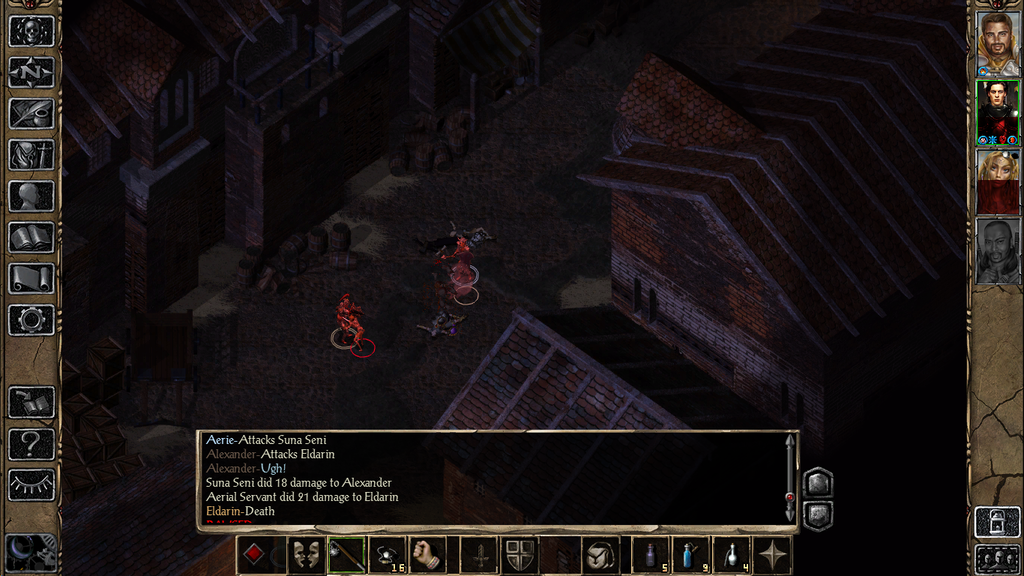Open the options gear button
The image size is (1024, 576).
[31, 320]
